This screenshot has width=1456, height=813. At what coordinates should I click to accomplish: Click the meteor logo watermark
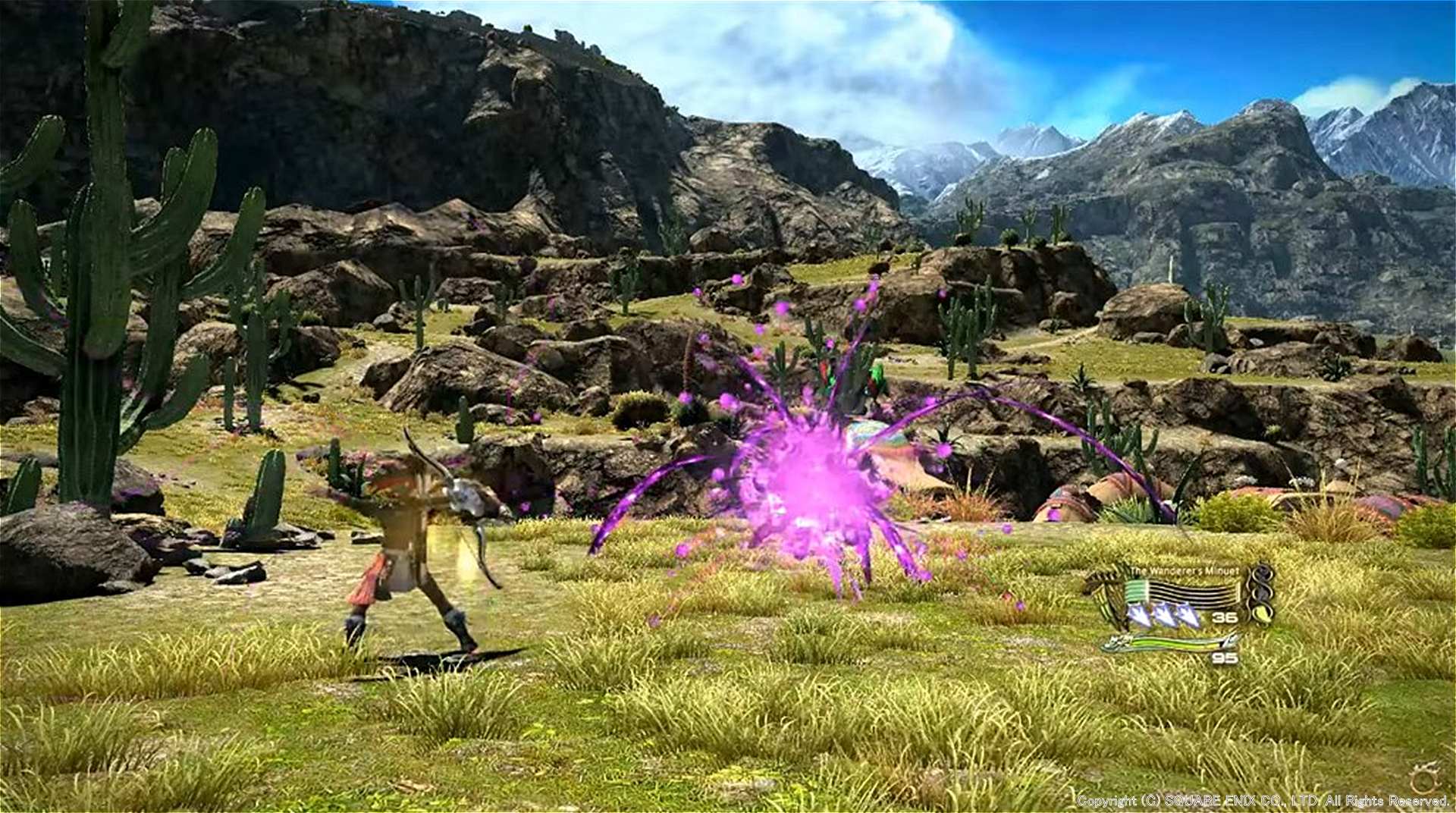[1426, 776]
